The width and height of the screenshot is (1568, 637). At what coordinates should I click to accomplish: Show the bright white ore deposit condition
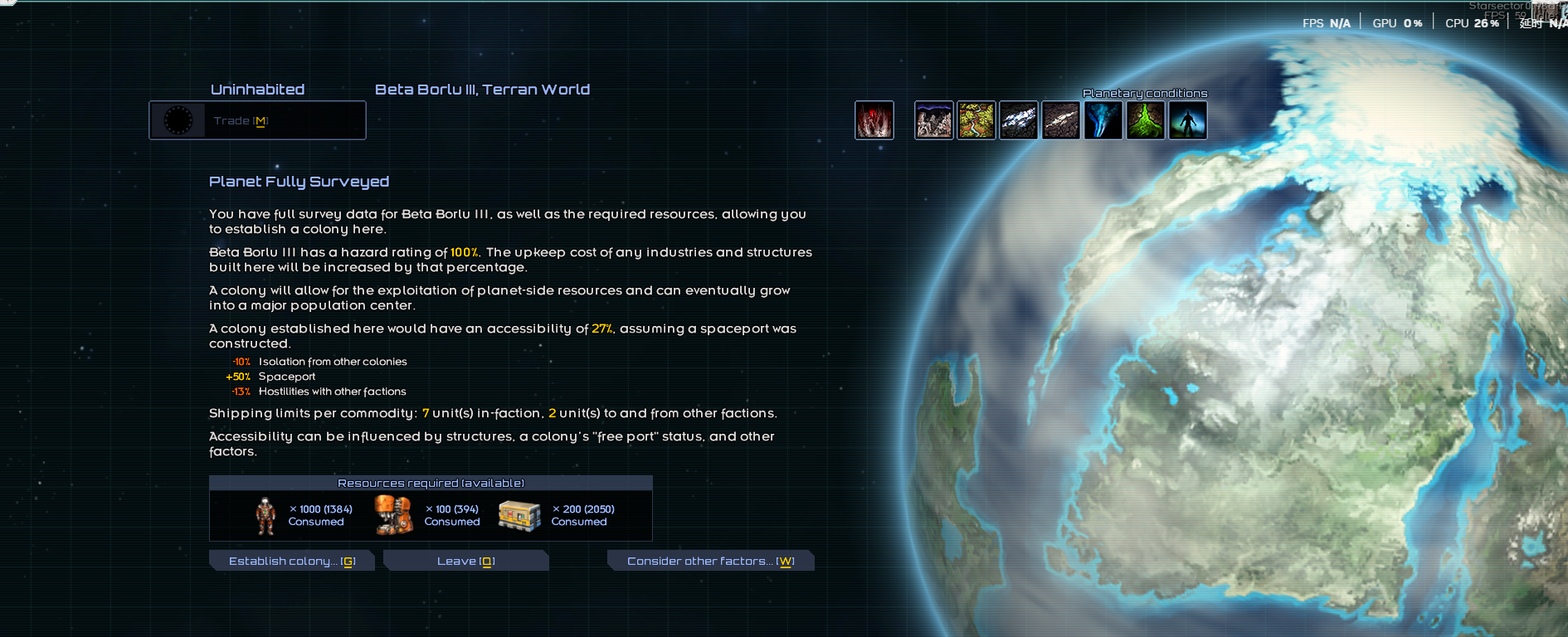pos(1019,121)
